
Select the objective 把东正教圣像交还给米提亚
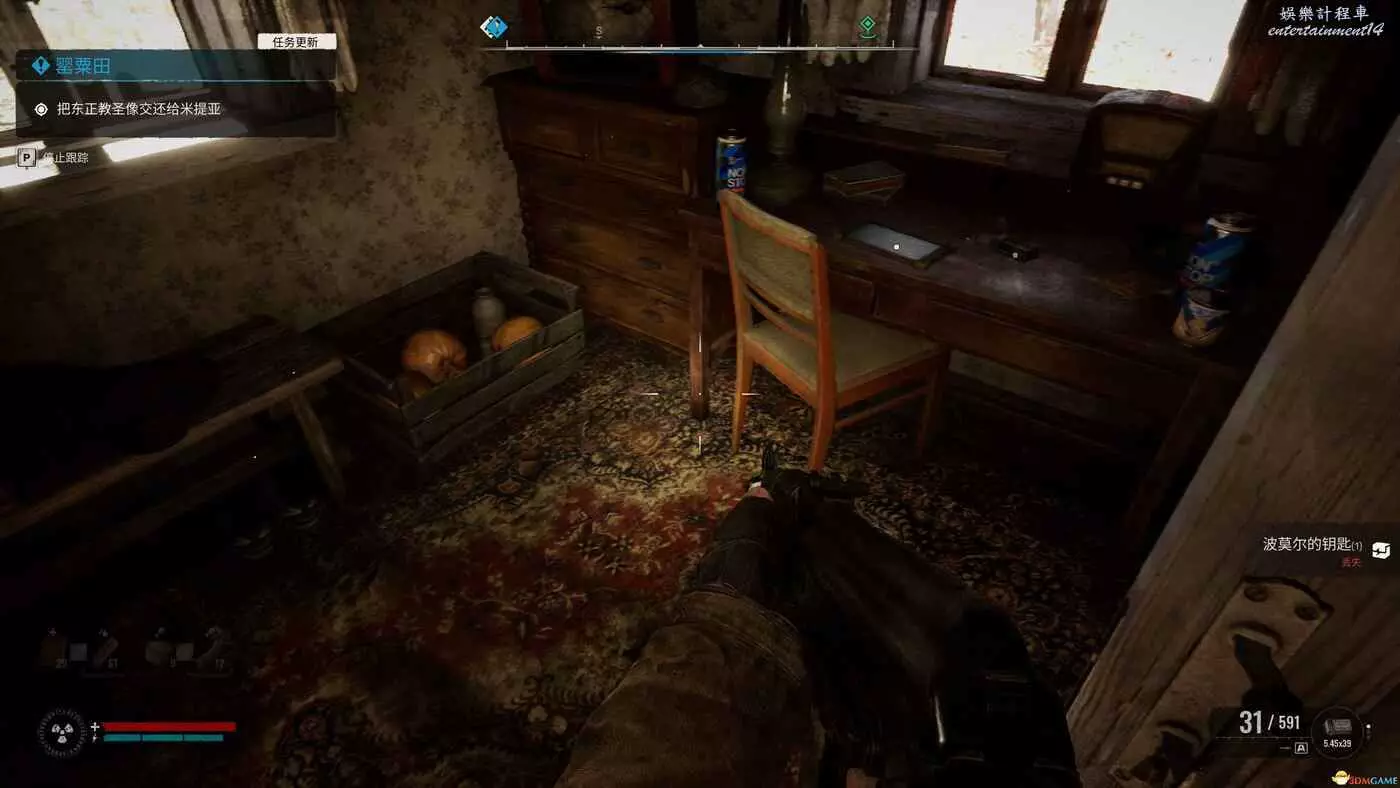point(137,109)
